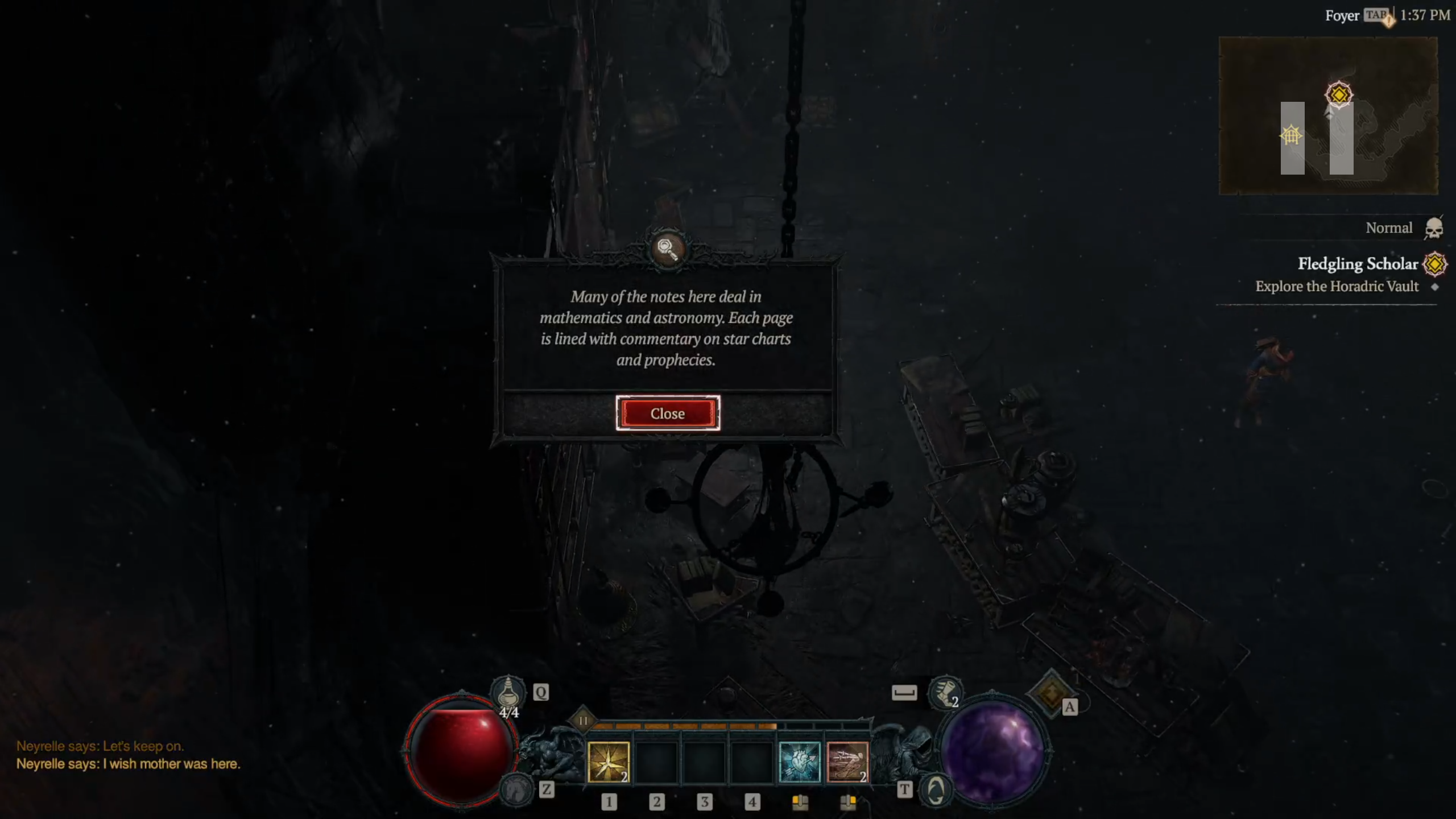Close the notes dialog

point(667,413)
